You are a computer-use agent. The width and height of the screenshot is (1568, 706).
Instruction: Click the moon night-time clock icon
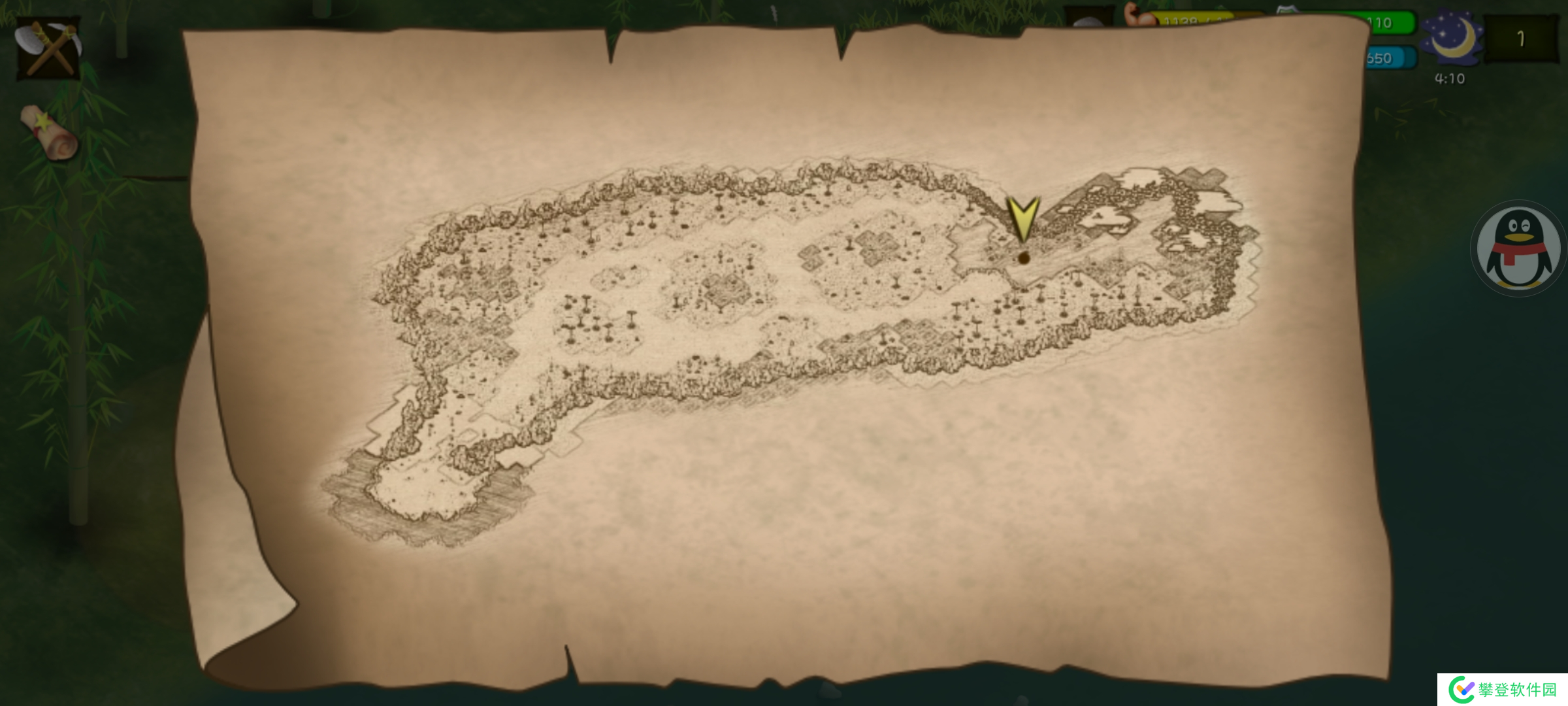1450,38
